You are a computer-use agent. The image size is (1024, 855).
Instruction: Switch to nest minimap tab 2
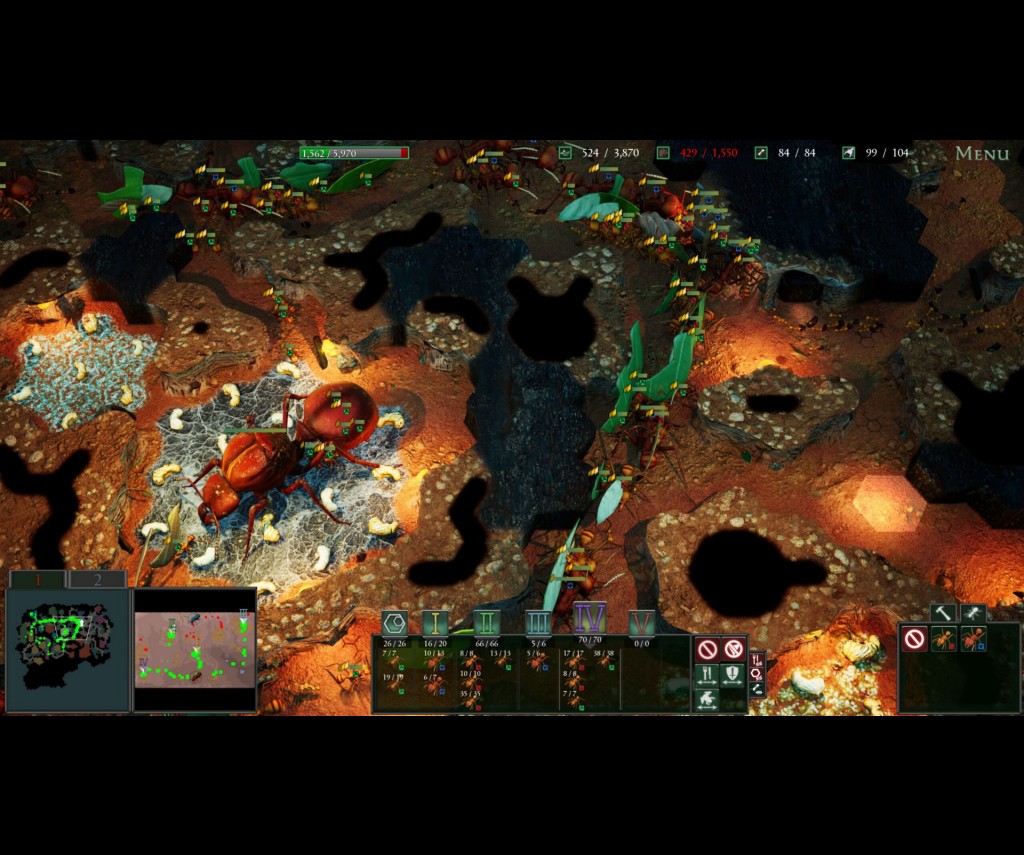(97, 579)
